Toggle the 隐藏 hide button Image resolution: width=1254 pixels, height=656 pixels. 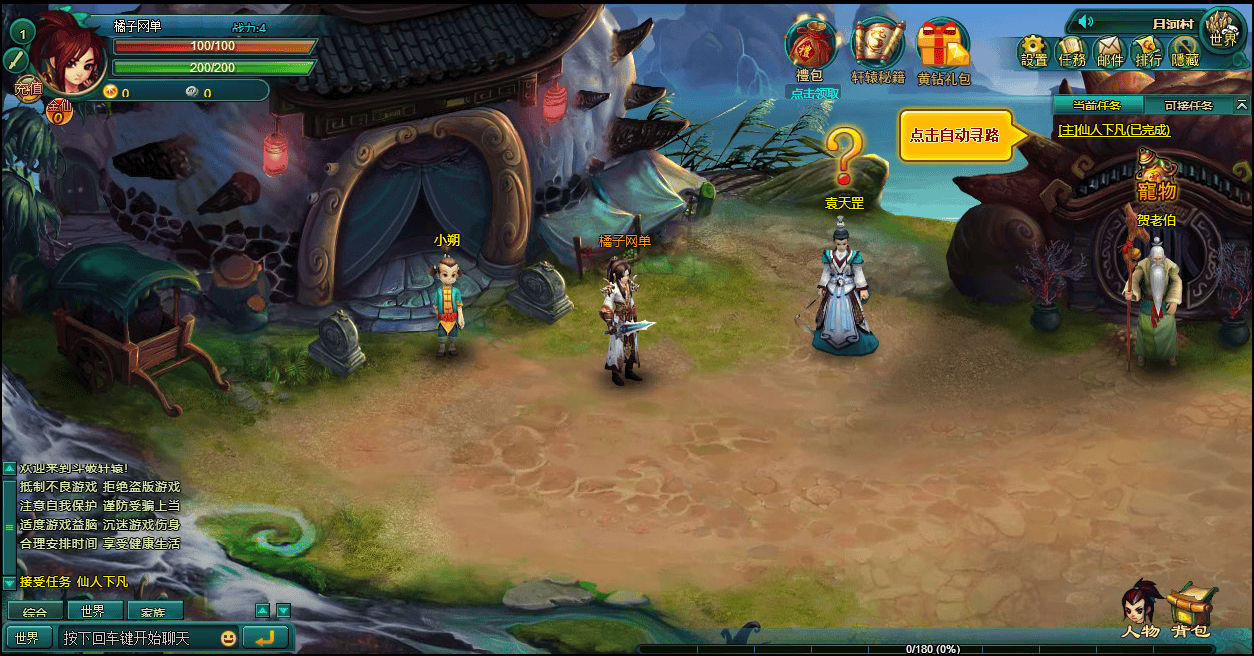1185,51
